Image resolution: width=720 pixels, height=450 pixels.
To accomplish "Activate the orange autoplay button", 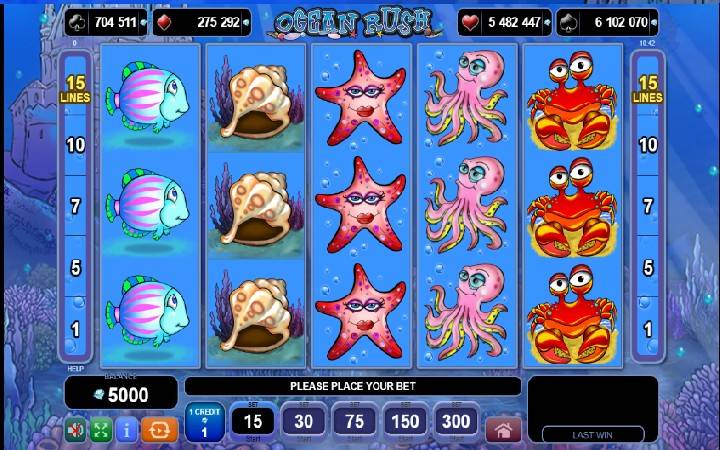I will pyautogui.click(x=160, y=430).
